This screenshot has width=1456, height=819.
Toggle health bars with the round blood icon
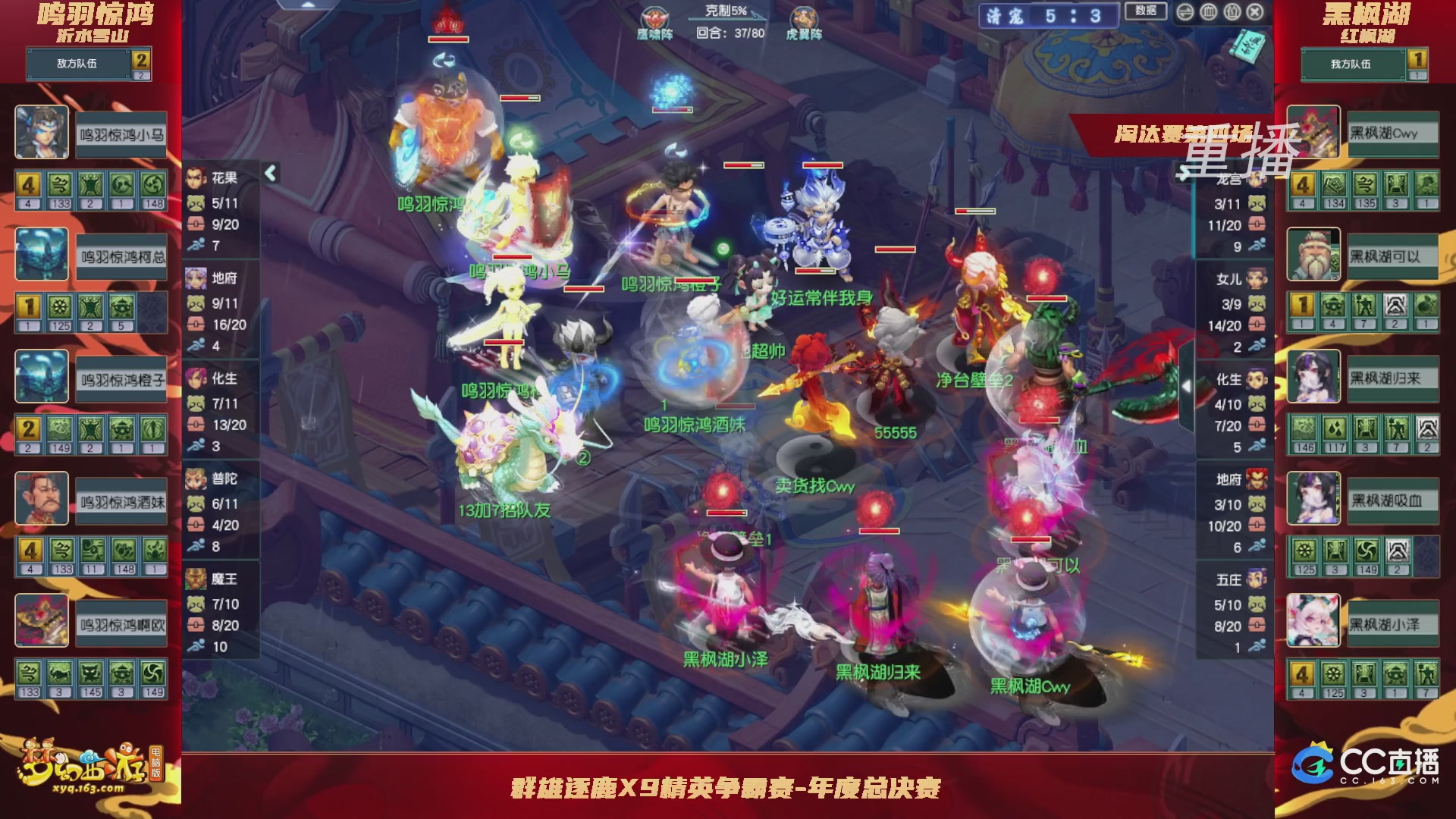tap(1208, 11)
